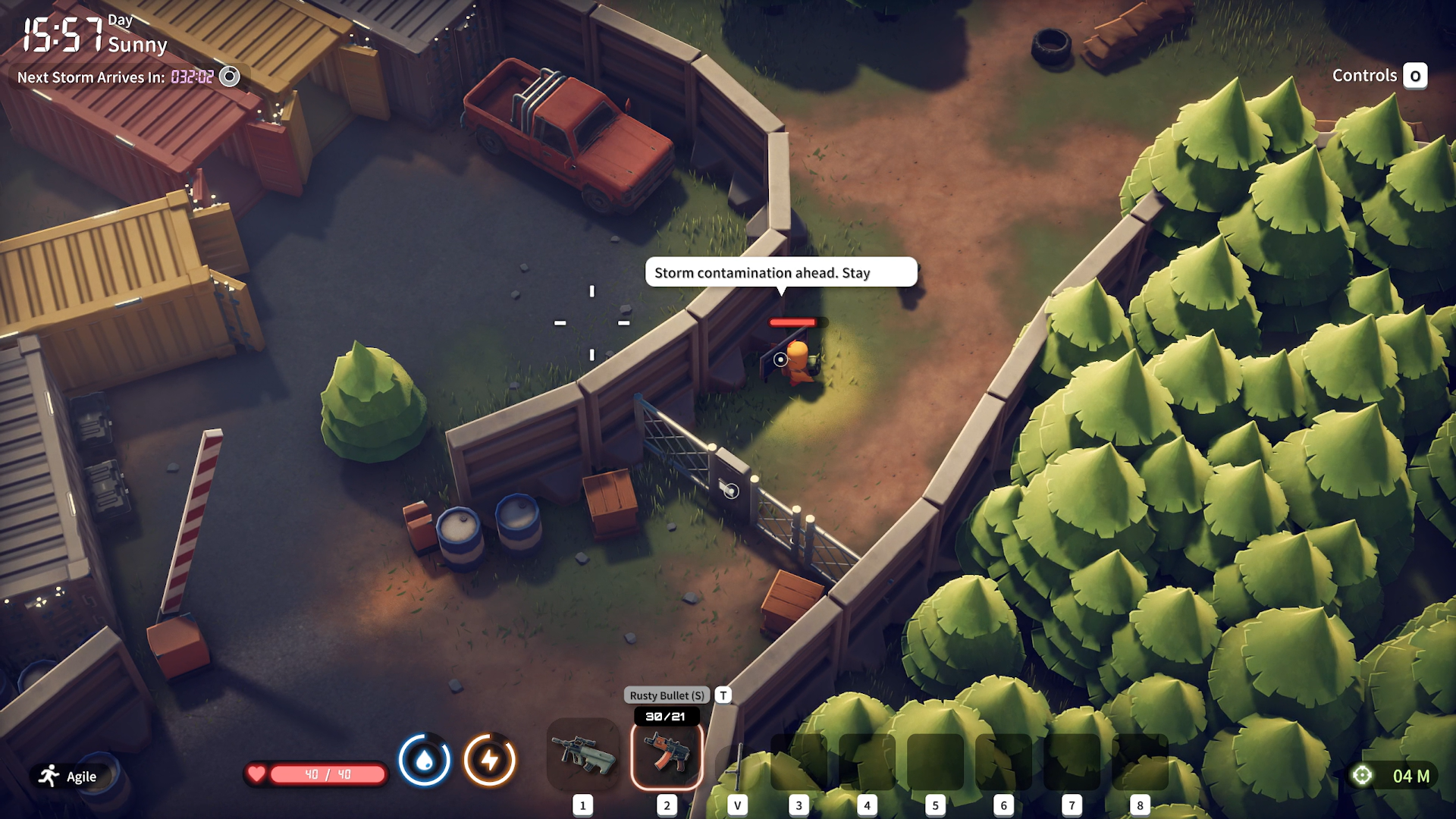Select the AK-style rifle weapon slot

(x=667, y=754)
